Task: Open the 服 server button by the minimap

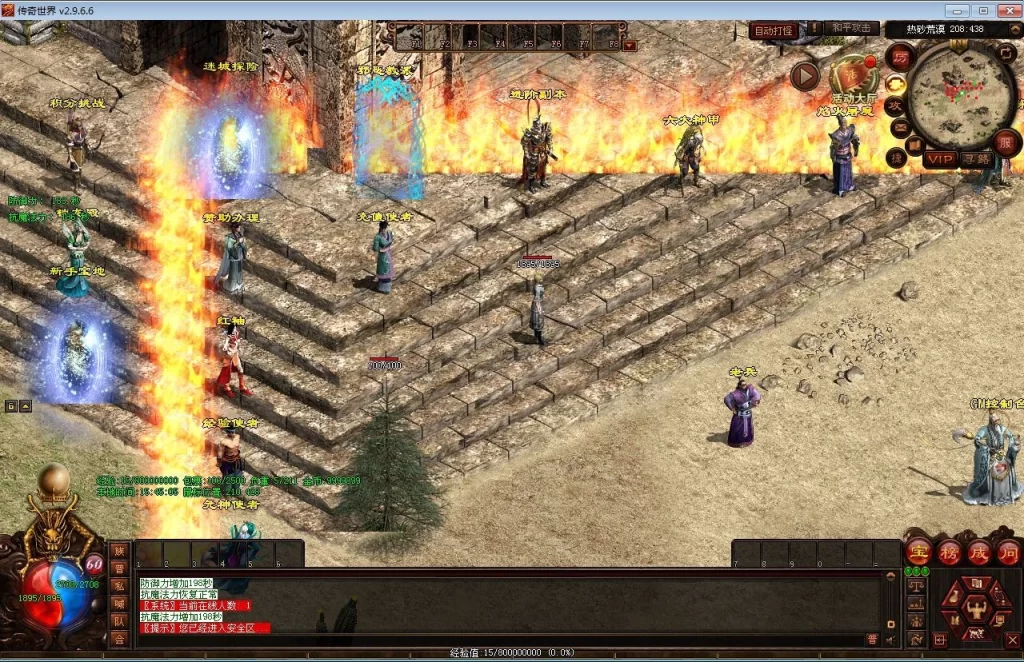Action: [1006, 144]
